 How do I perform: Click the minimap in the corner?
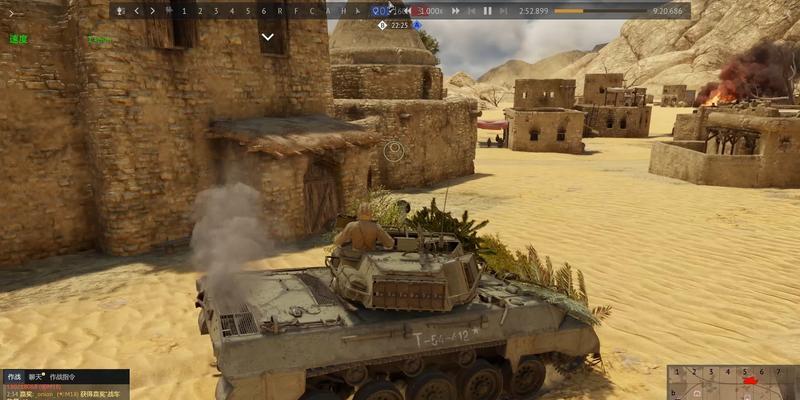733,383
